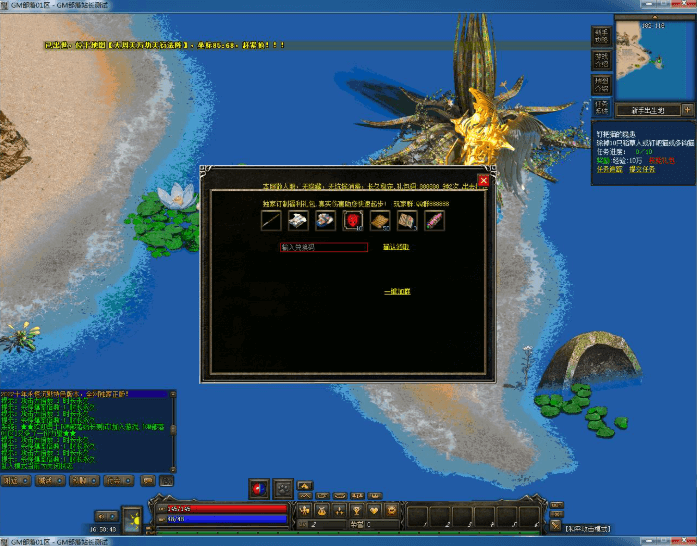This screenshot has height=546, width=697.
Task: Select the wooden planks reward icon
Action: [380, 221]
